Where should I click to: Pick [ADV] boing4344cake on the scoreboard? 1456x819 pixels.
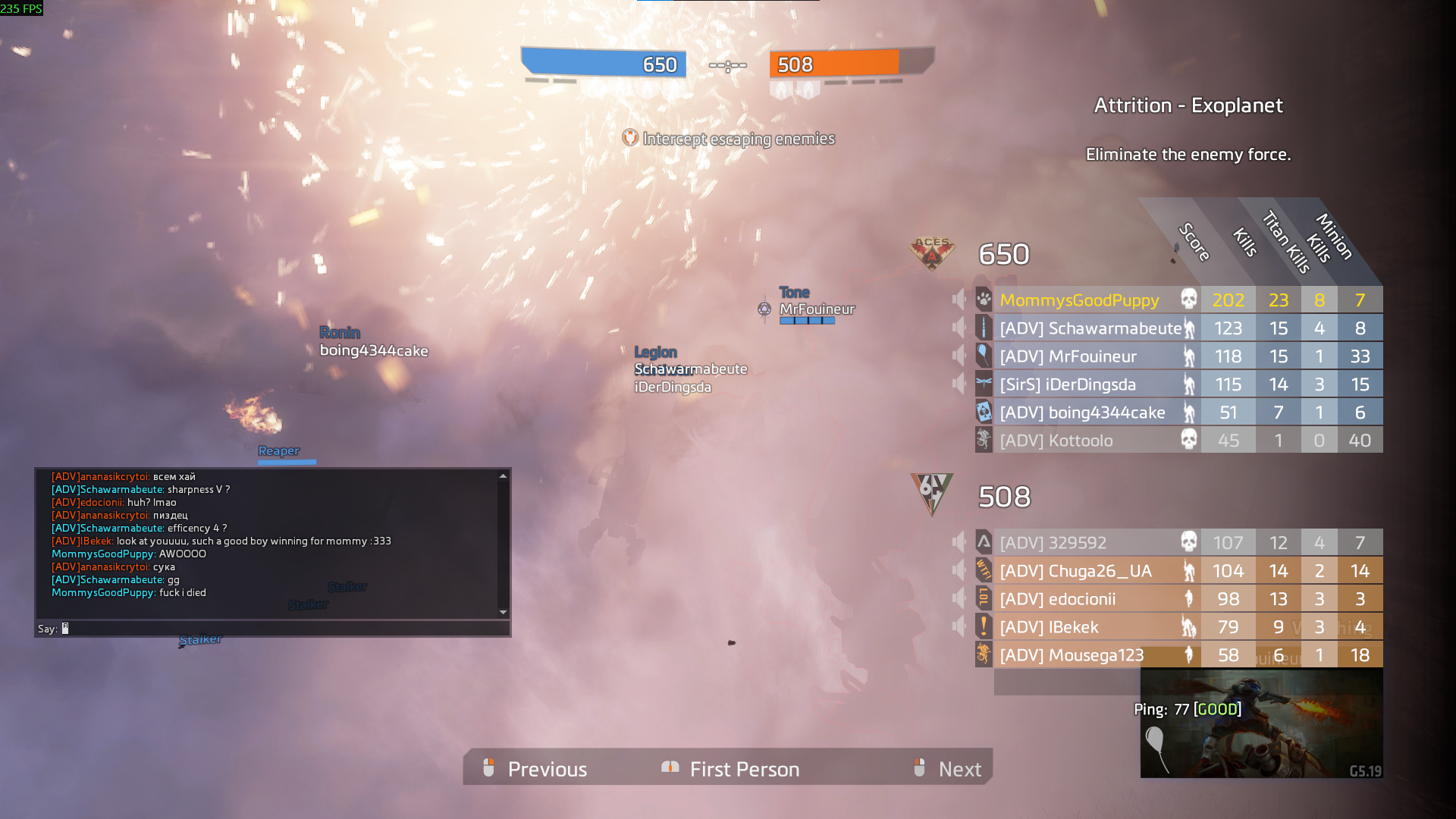(1082, 413)
